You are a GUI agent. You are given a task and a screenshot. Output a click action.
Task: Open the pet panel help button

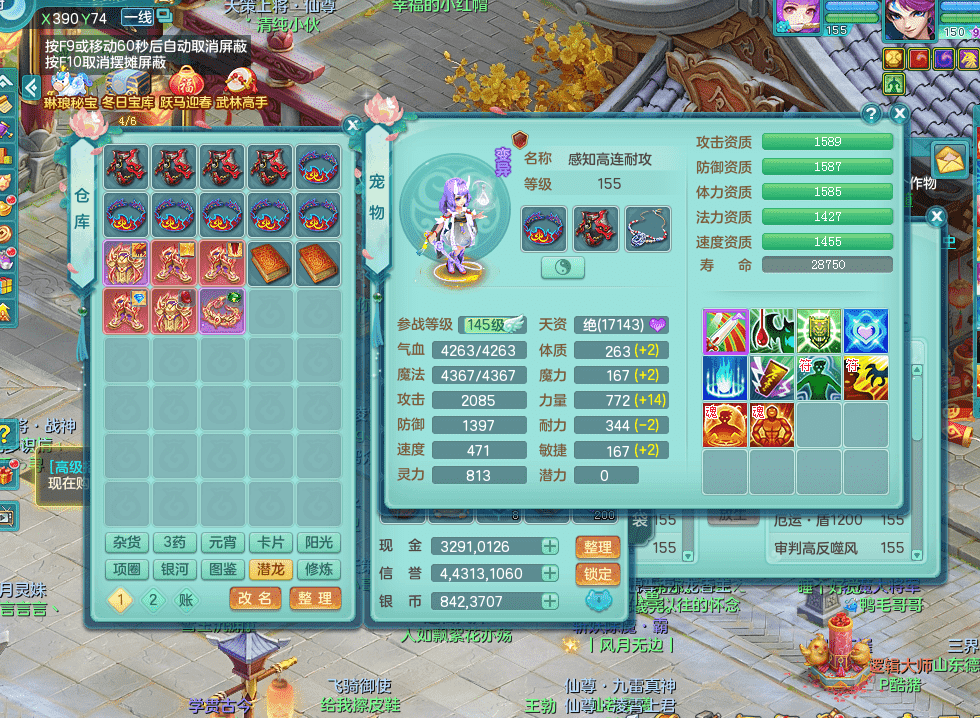(871, 114)
